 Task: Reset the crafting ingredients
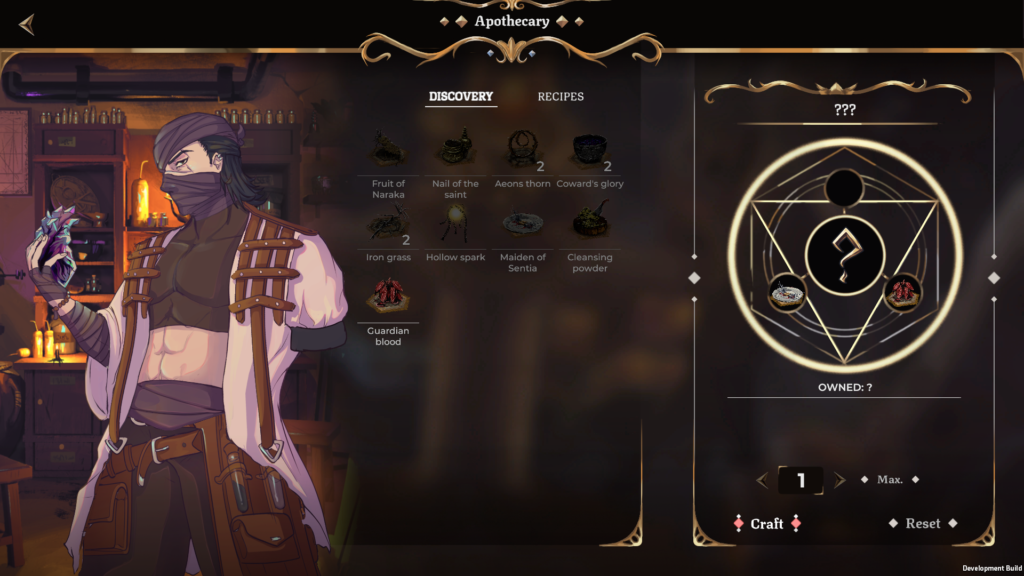[x=923, y=524]
